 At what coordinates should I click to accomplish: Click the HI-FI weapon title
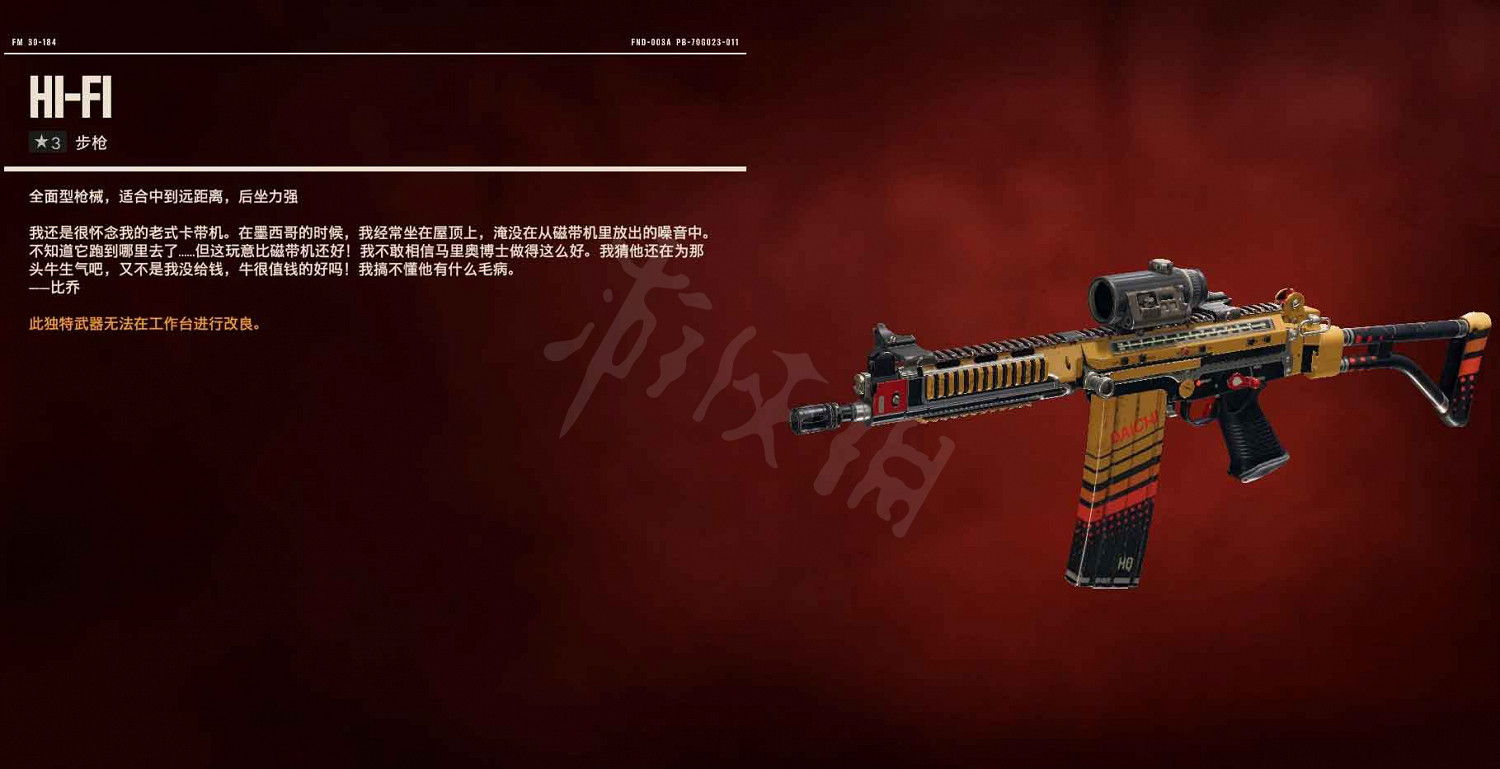[70, 97]
